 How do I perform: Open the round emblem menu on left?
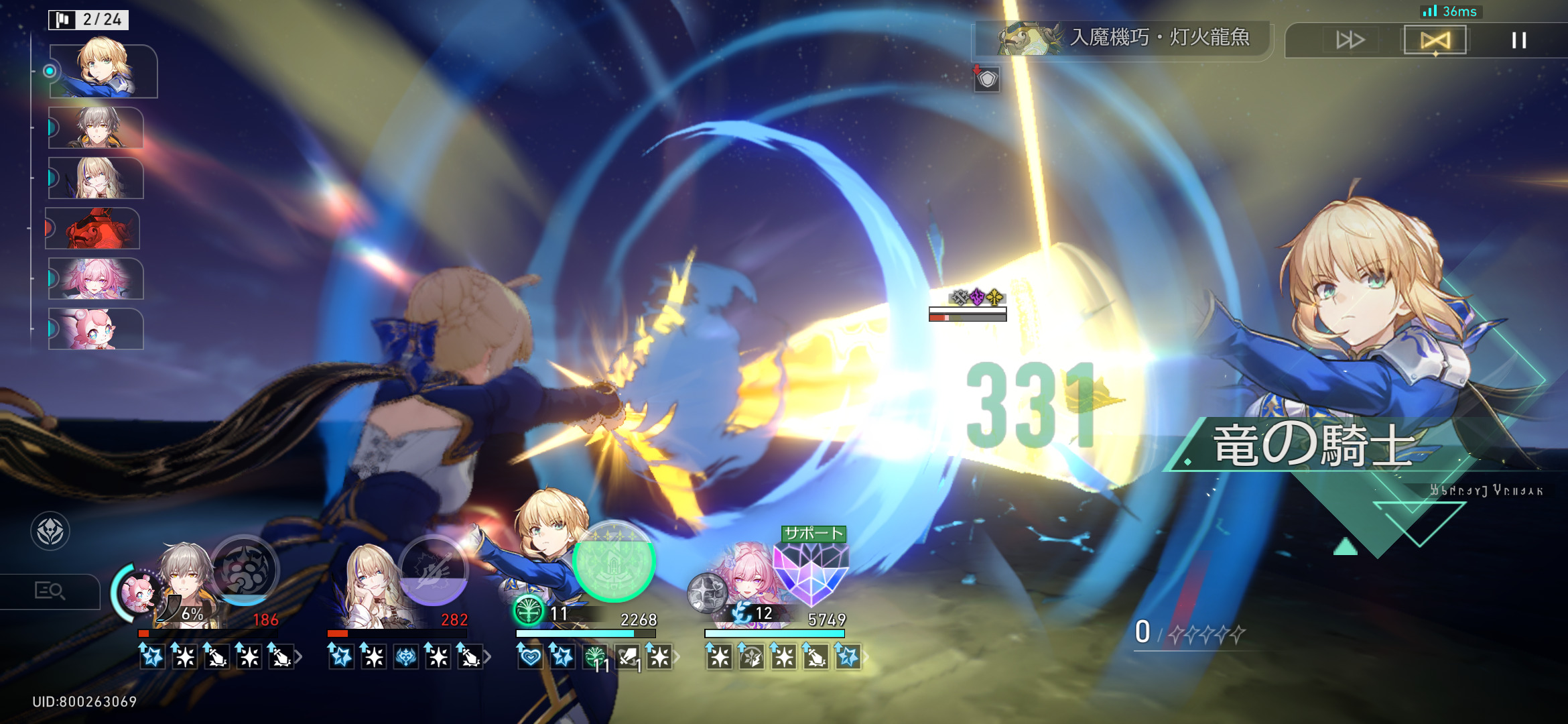point(50,532)
